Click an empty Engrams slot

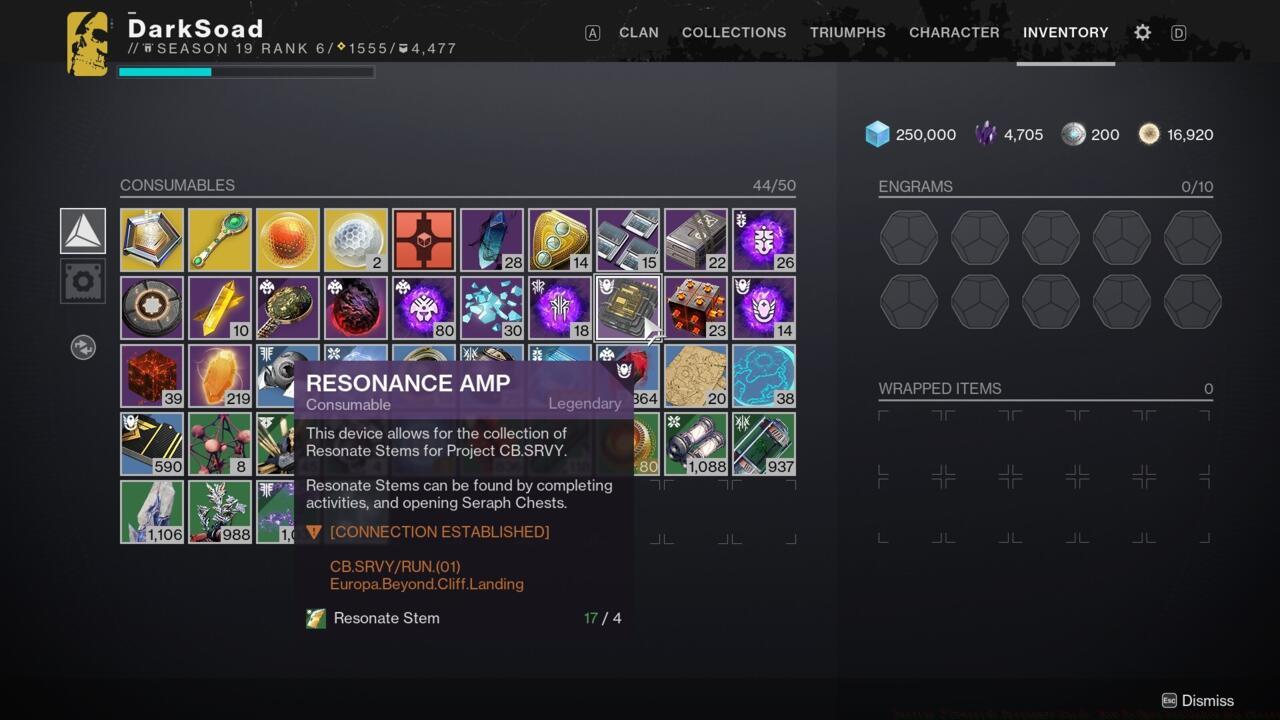point(908,238)
